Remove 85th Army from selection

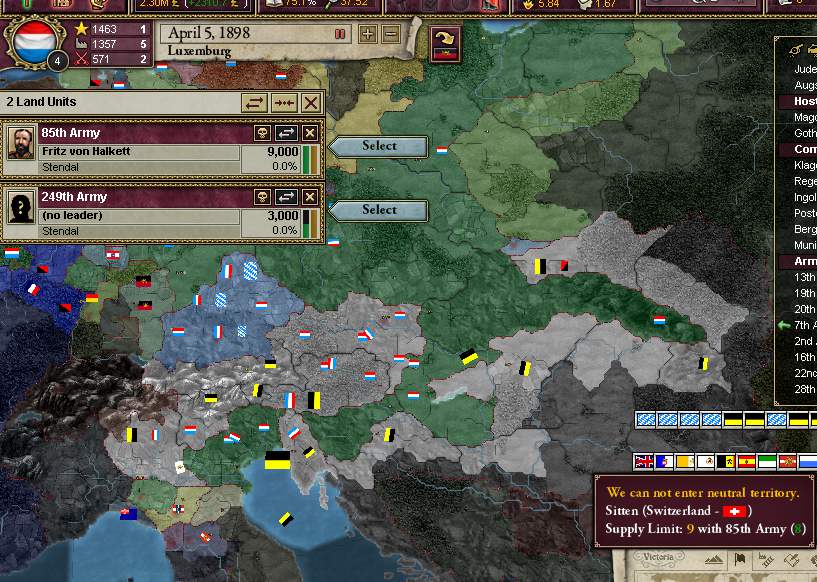point(310,133)
